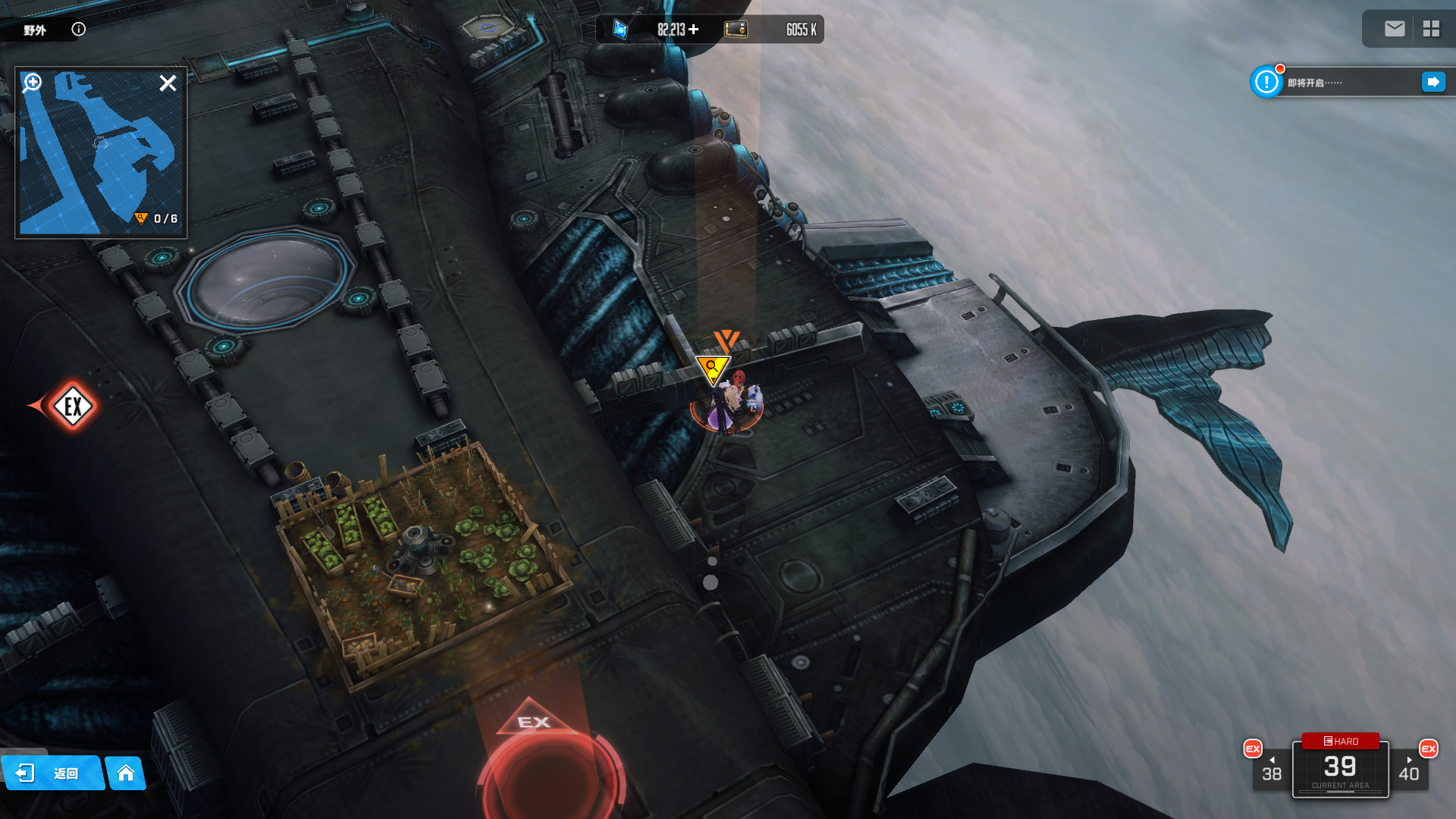Open the info icon next to 野外

click(x=79, y=30)
